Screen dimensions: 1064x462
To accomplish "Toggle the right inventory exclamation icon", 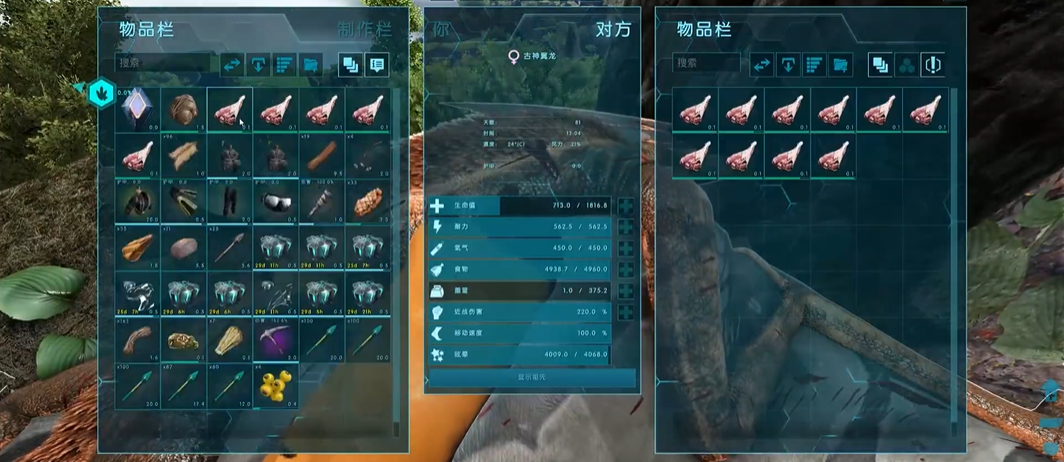I will pyautogui.click(x=931, y=64).
